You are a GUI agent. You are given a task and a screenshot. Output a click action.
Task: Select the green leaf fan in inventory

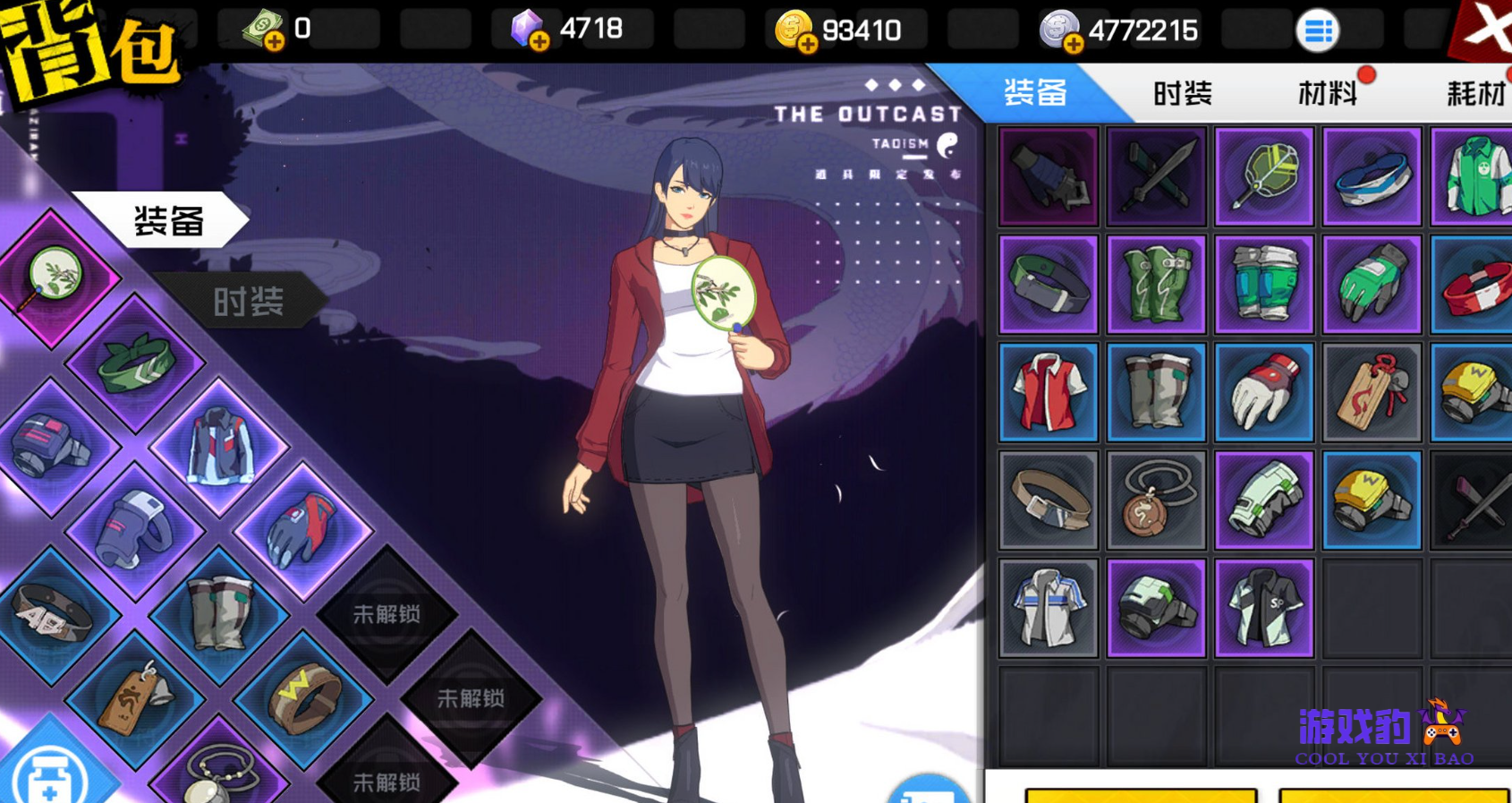pos(1263,176)
